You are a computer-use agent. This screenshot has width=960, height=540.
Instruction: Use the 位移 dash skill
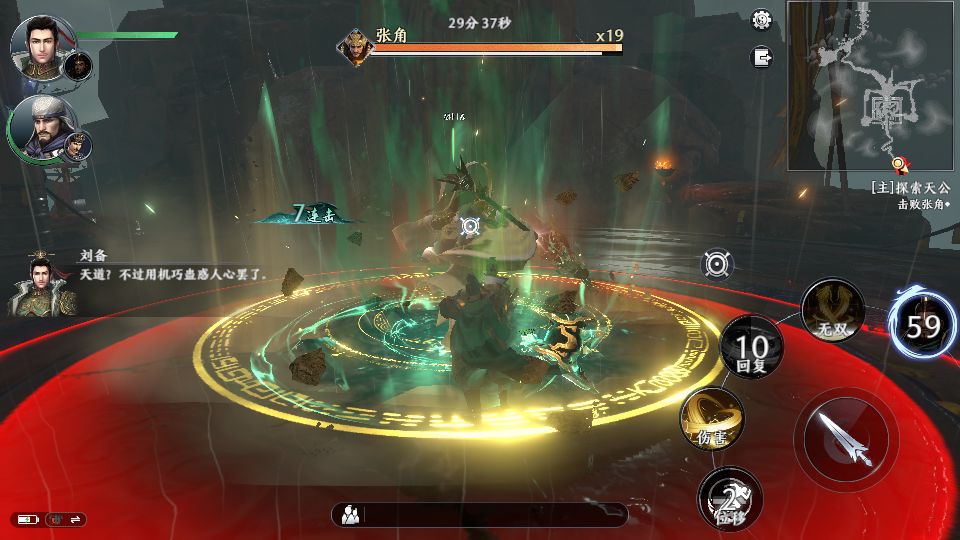(x=730, y=499)
